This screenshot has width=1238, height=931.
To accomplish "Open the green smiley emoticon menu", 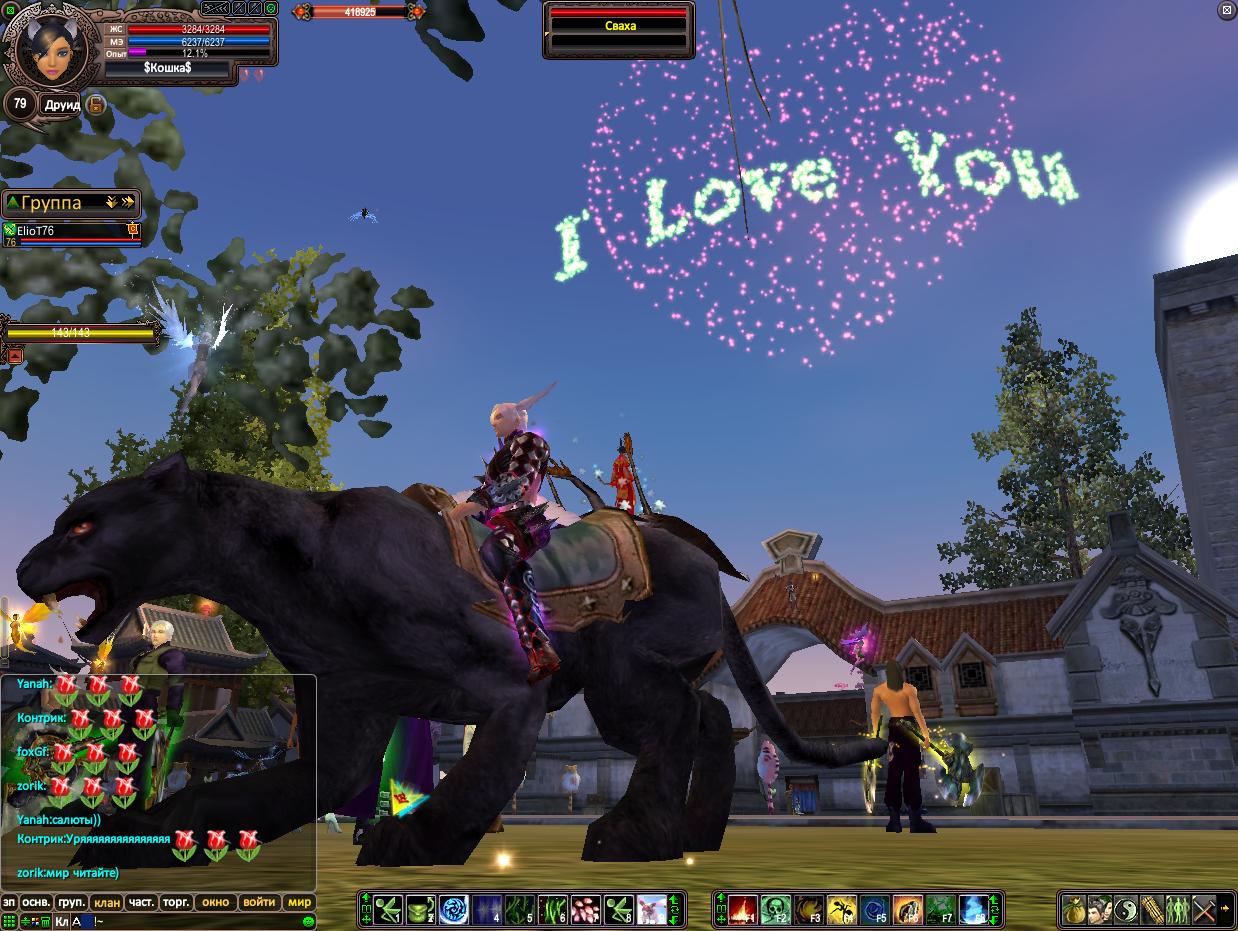I will (x=309, y=921).
